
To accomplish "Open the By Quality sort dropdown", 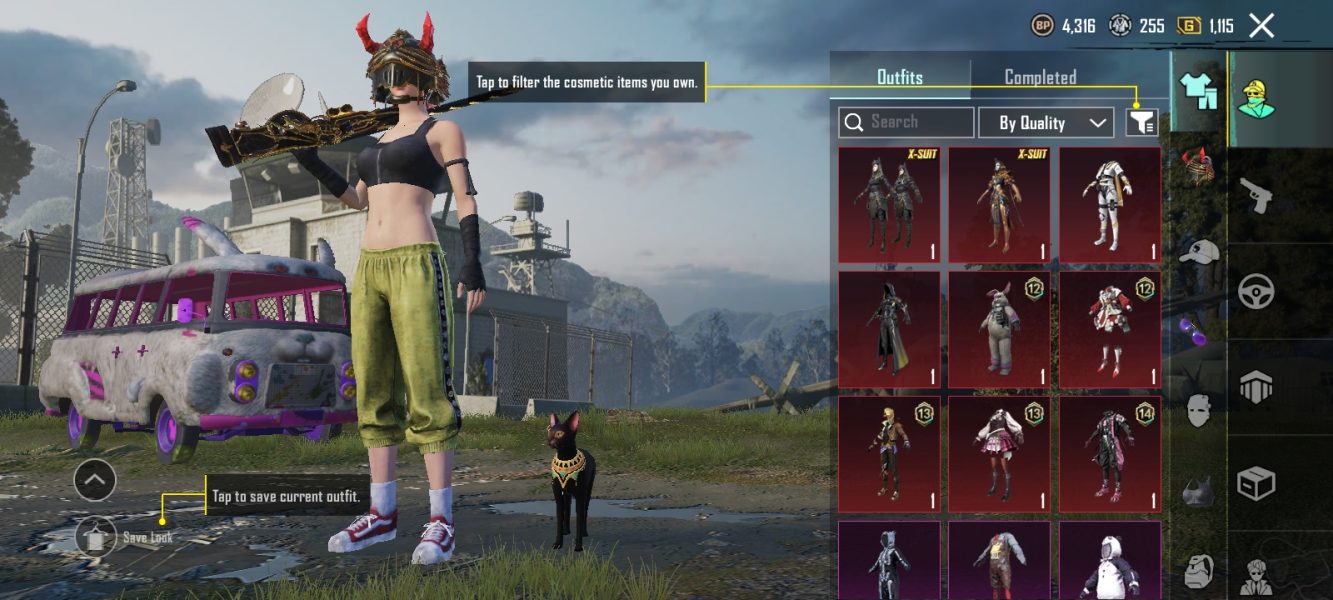I will point(1046,123).
